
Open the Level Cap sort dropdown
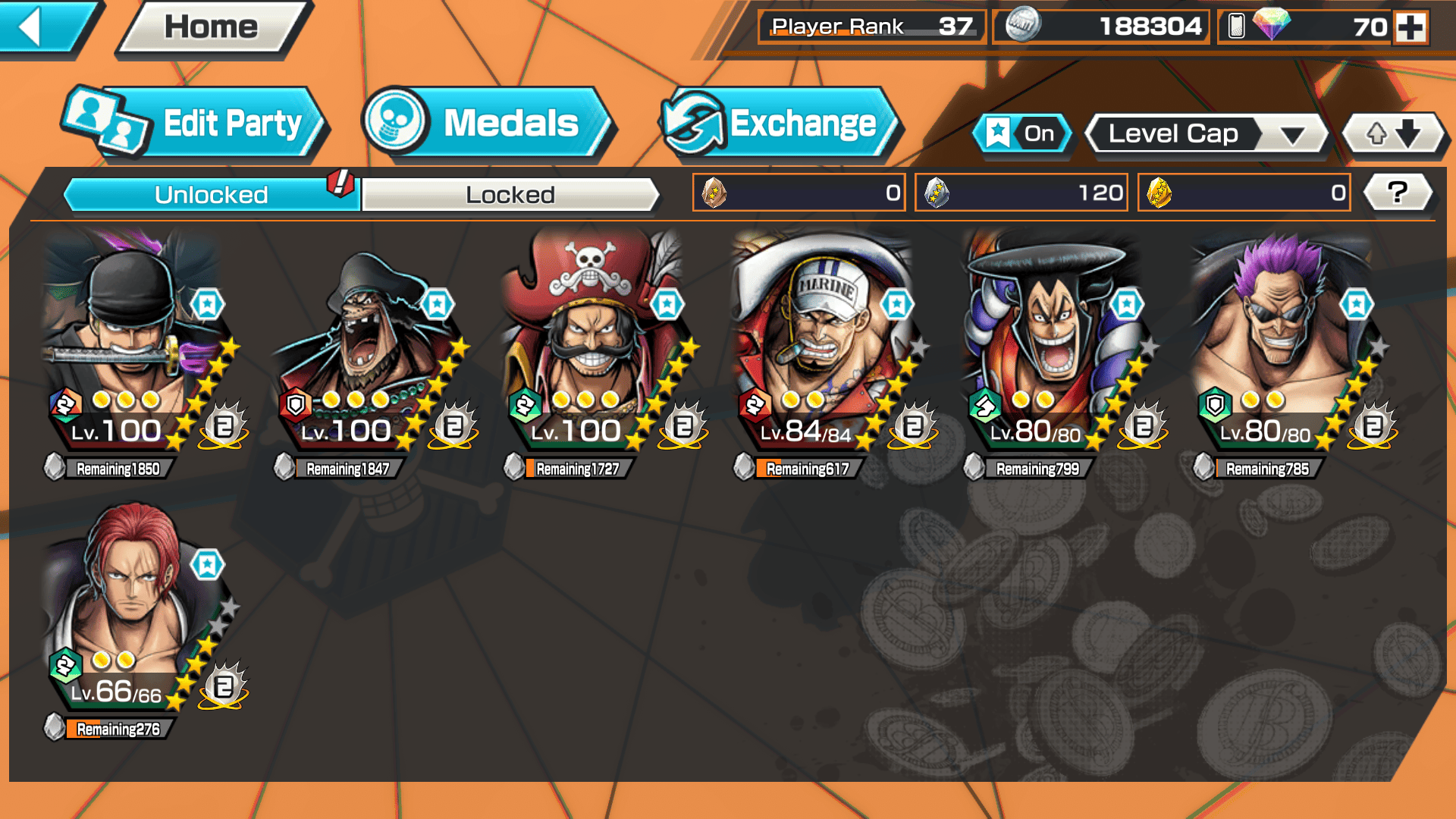click(1206, 134)
